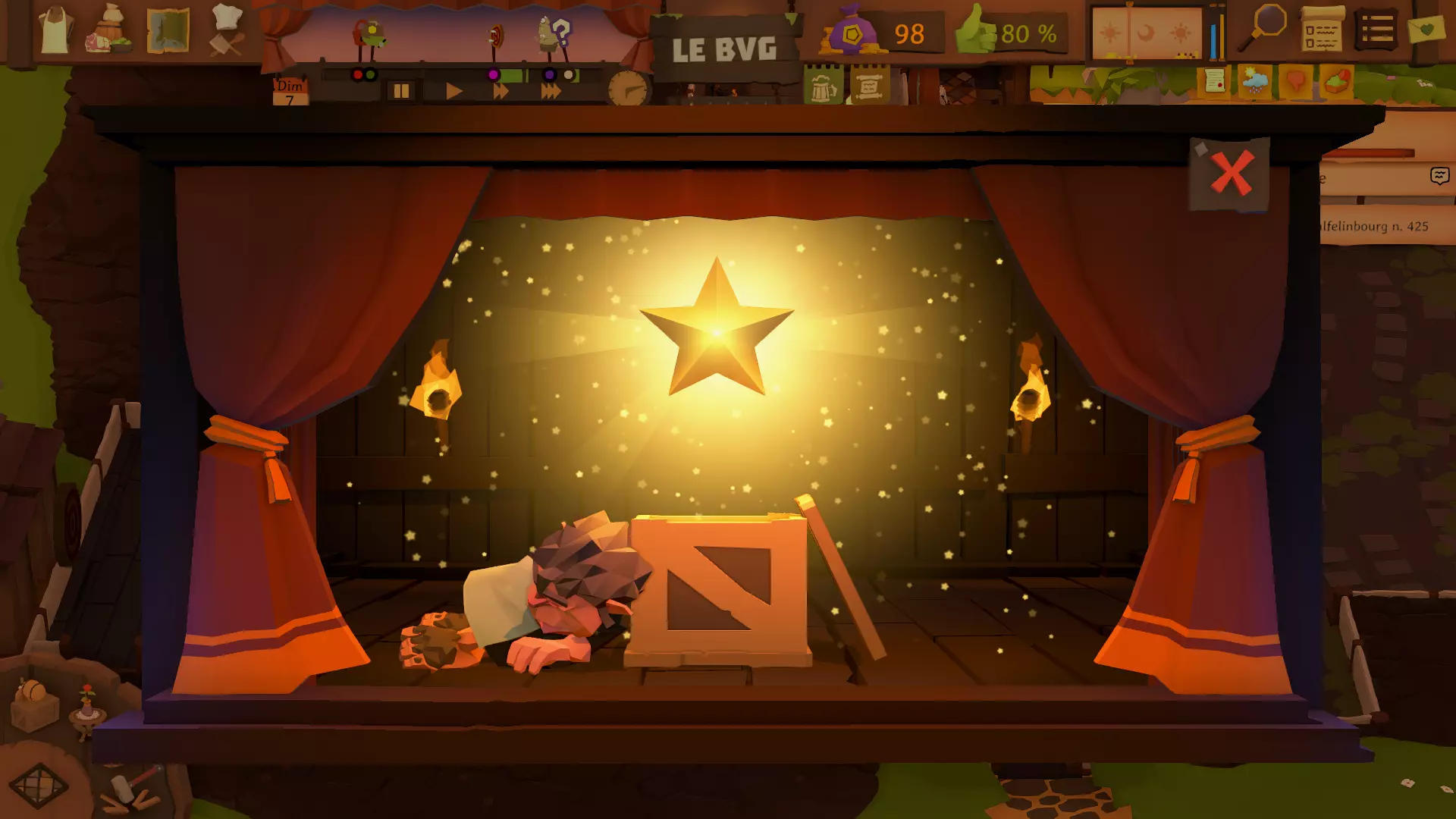
Task: Pause the game time
Action: tap(400, 91)
